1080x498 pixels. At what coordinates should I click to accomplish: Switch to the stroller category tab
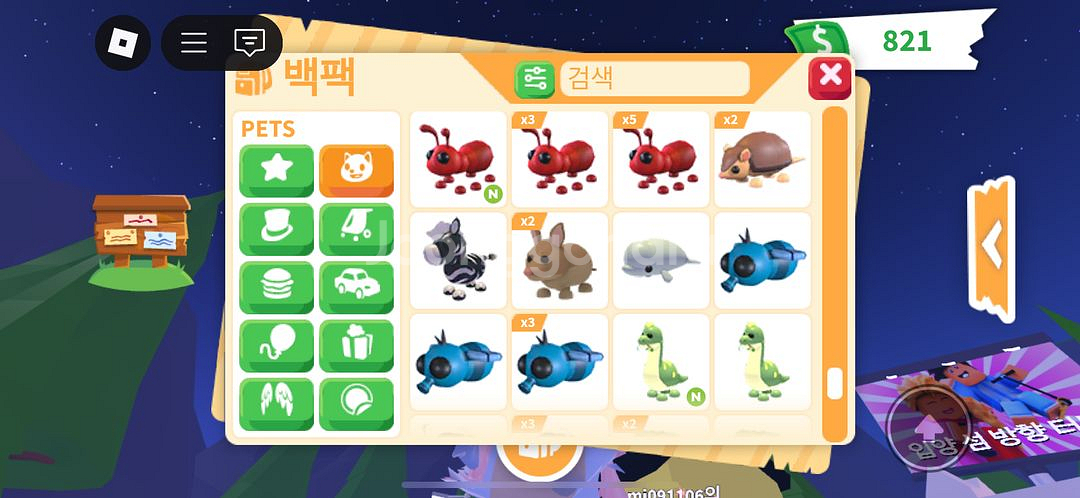point(356,229)
